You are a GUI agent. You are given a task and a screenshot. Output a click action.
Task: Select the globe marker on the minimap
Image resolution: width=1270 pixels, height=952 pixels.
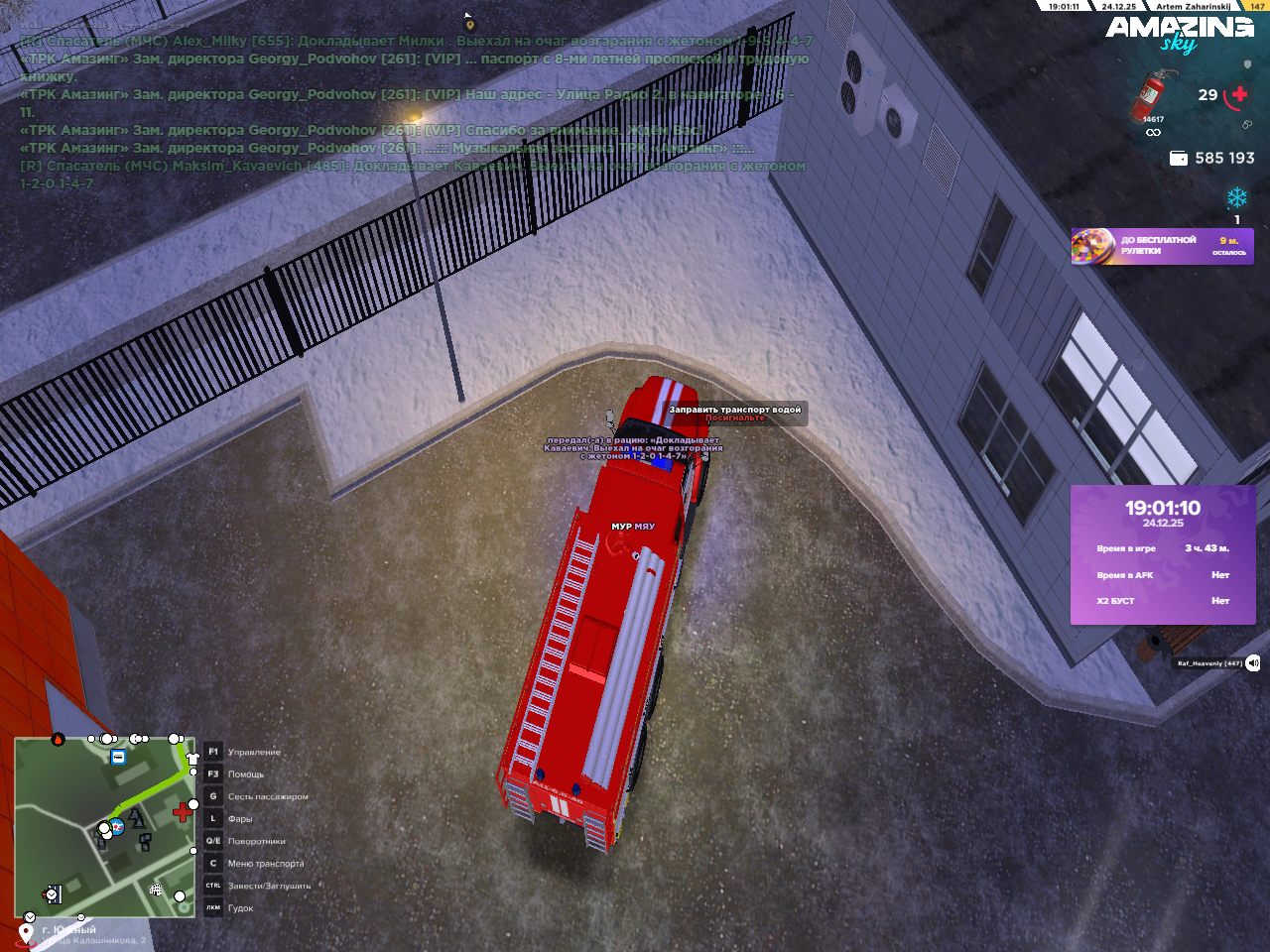(156, 890)
